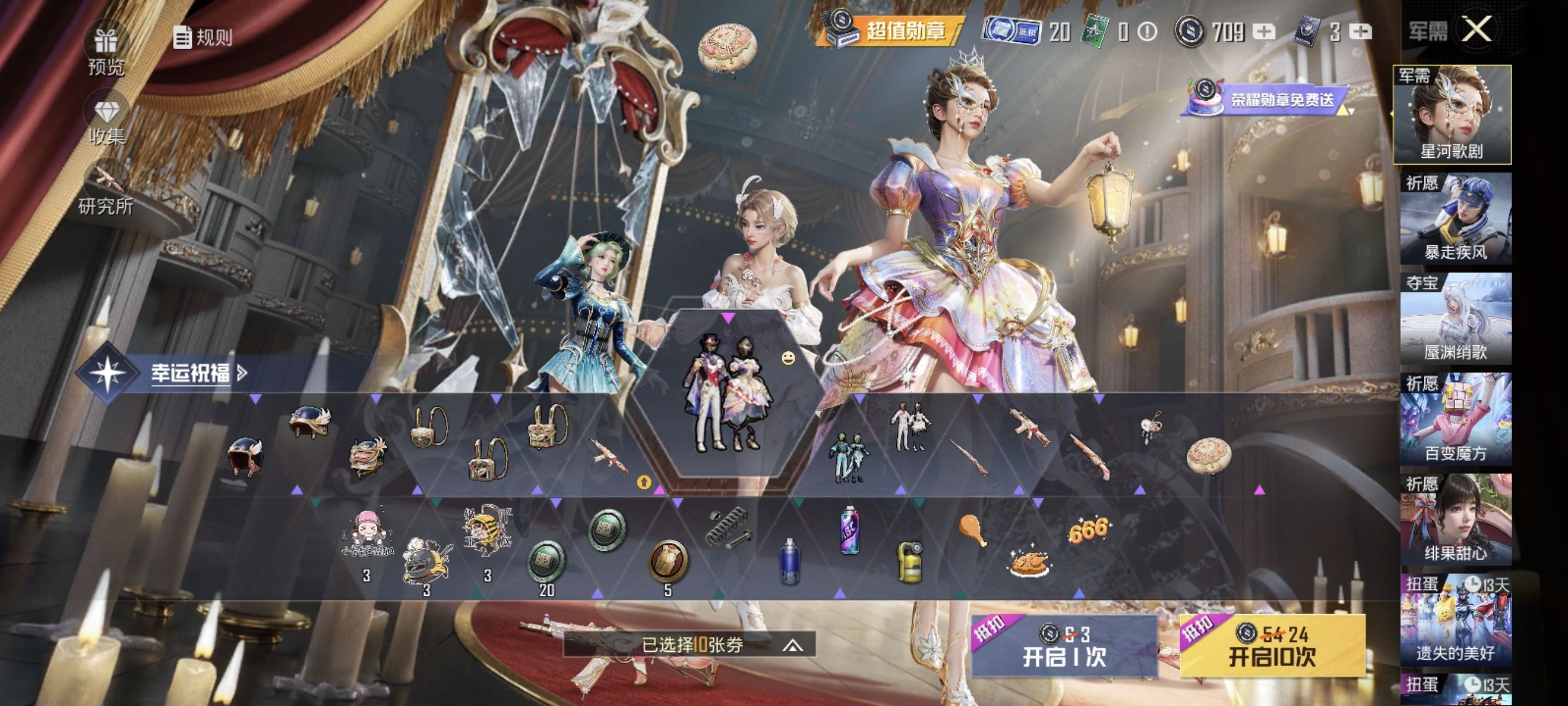The height and width of the screenshot is (706, 1568).
Task: Switch to the 暴走疾风 wish tab
Action: click(1455, 219)
